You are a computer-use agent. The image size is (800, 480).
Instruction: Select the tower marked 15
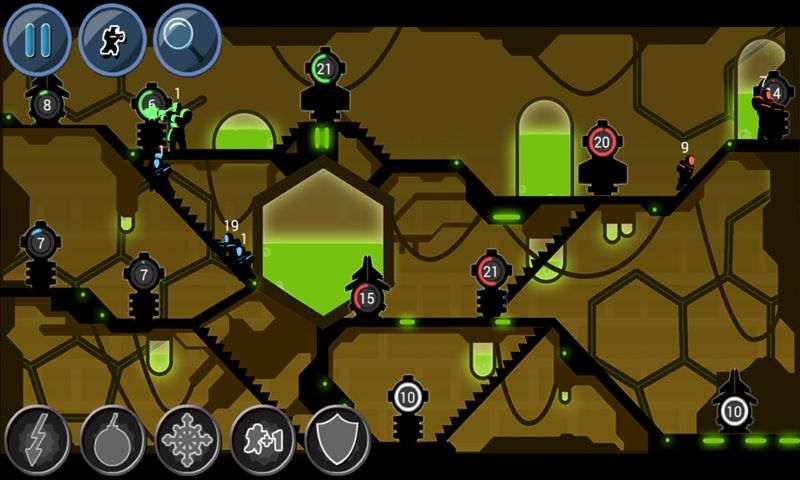367,297
